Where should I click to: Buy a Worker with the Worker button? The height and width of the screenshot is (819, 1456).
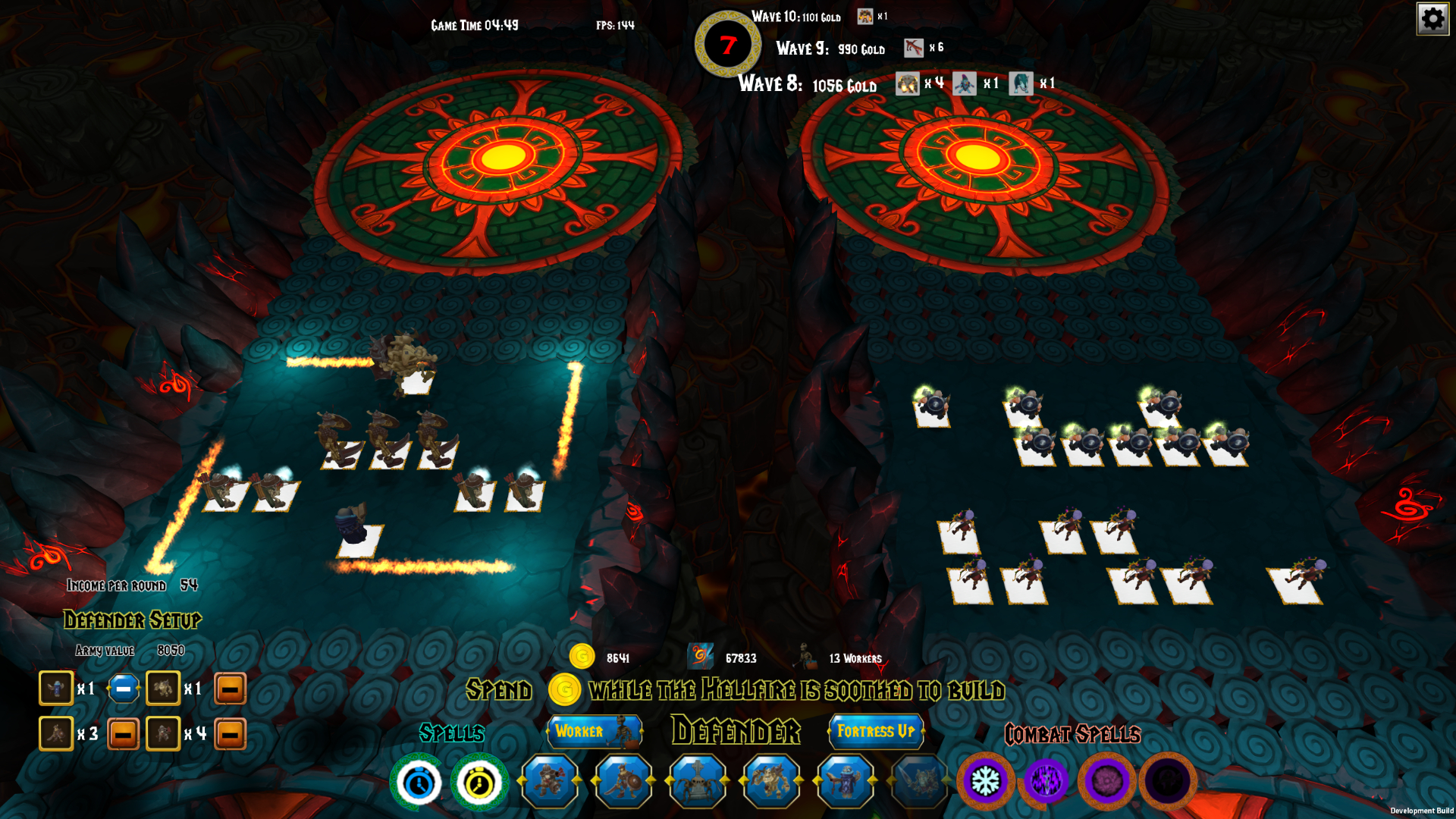click(594, 732)
